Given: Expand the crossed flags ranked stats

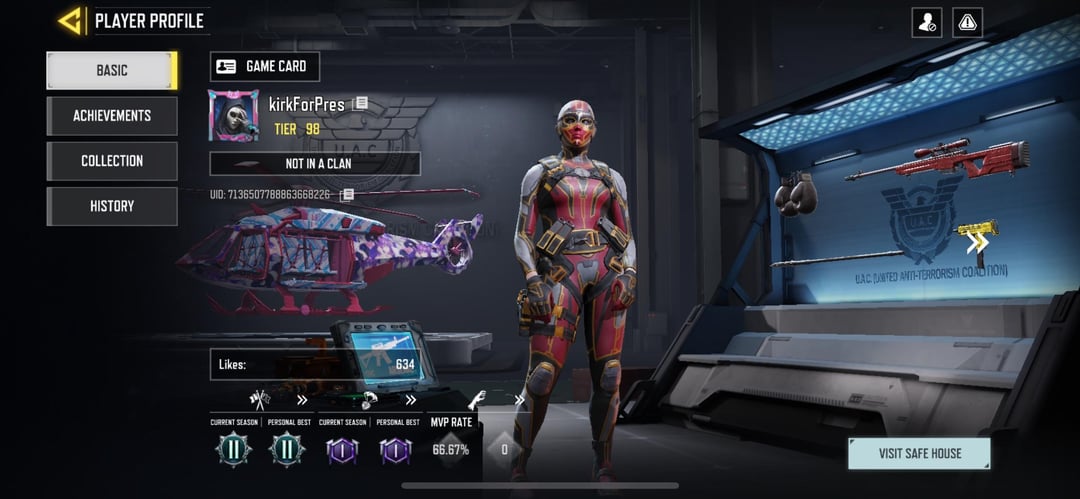Looking at the screenshot, I should [x=302, y=400].
